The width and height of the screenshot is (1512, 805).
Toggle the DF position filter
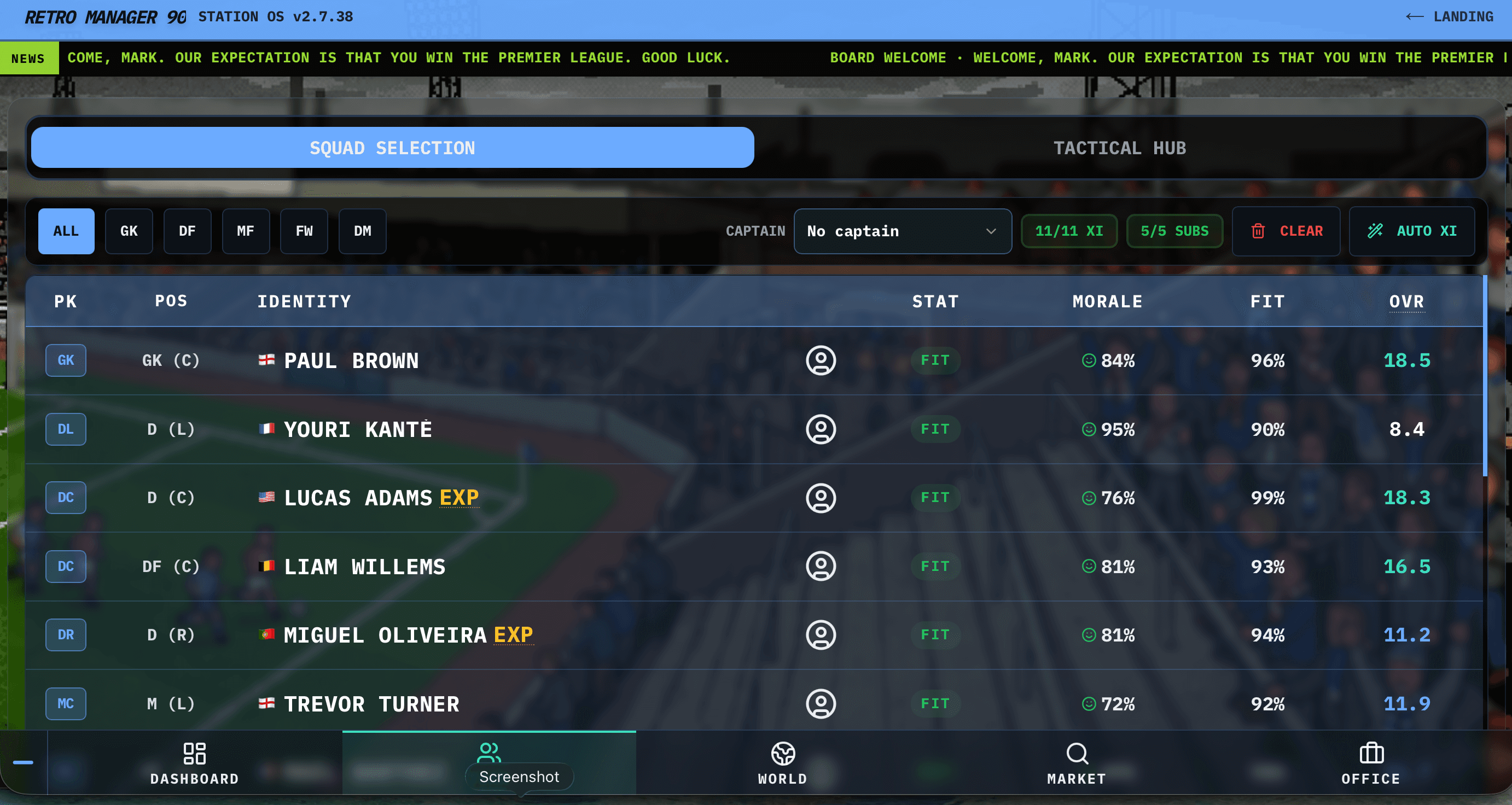click(187, 231)
